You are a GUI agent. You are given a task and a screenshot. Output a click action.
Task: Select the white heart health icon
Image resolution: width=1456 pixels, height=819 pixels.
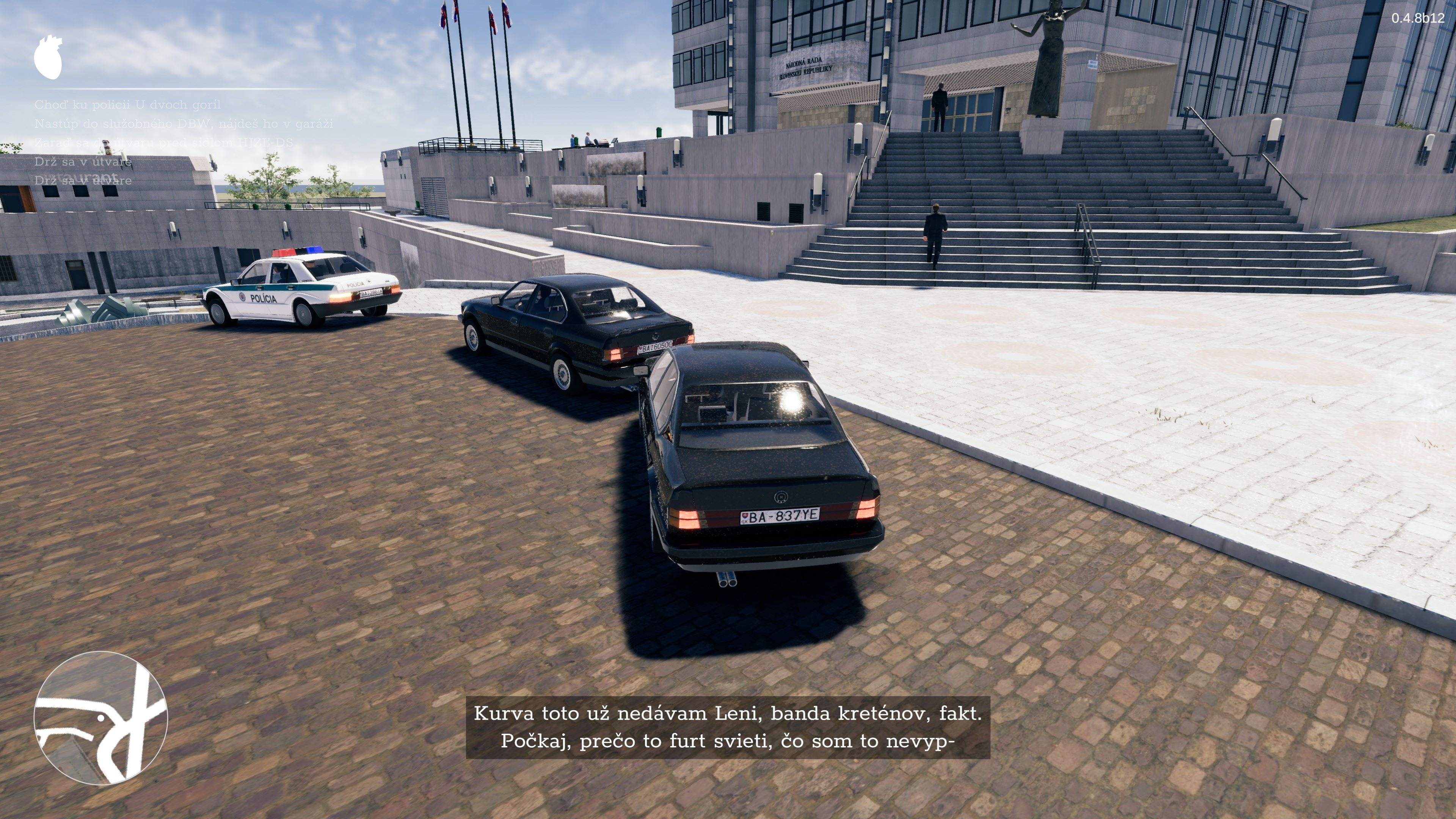point(48,57)
